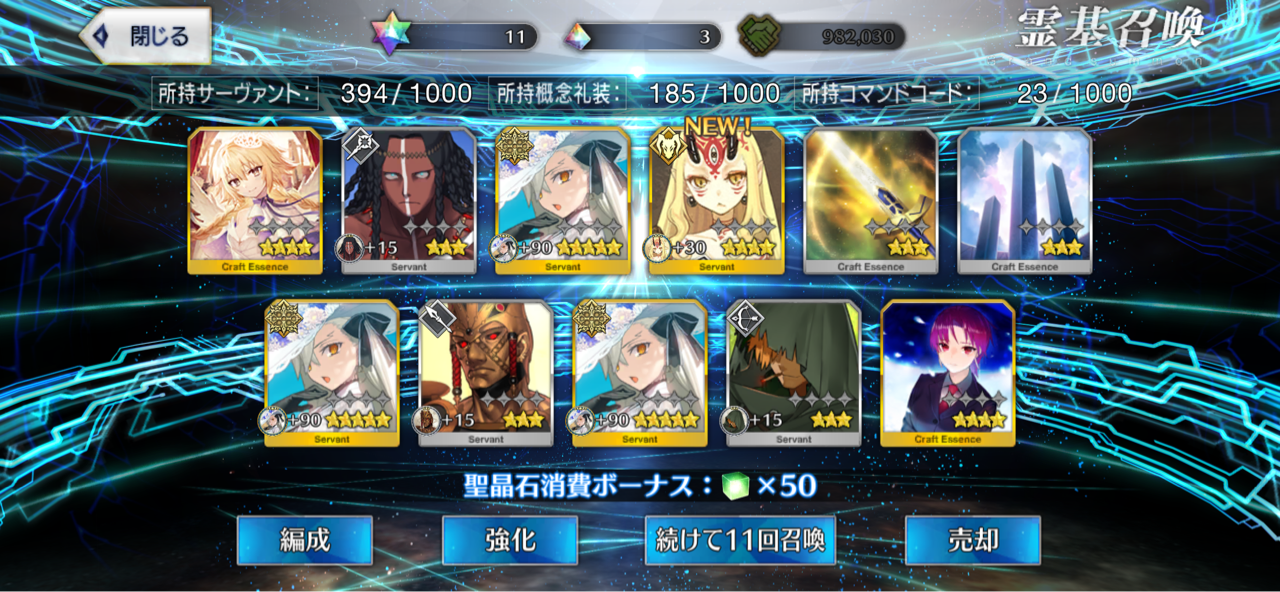
Task: Select the golden sword Craft Essence card
Action: (871, 200)
